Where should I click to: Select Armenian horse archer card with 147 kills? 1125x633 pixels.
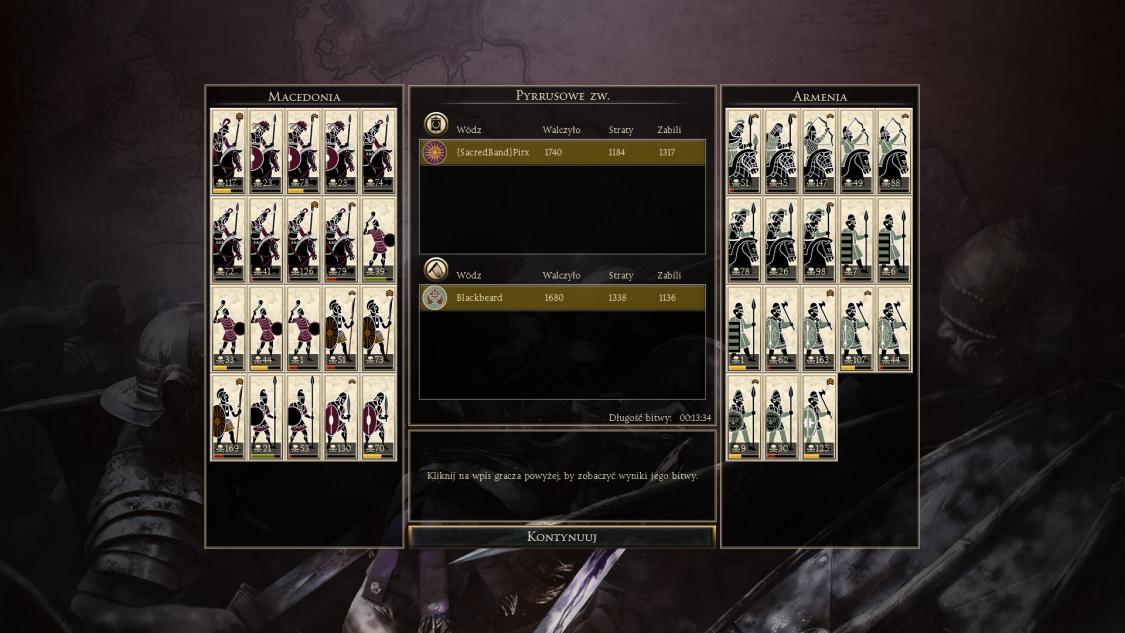tap(819, 151)
